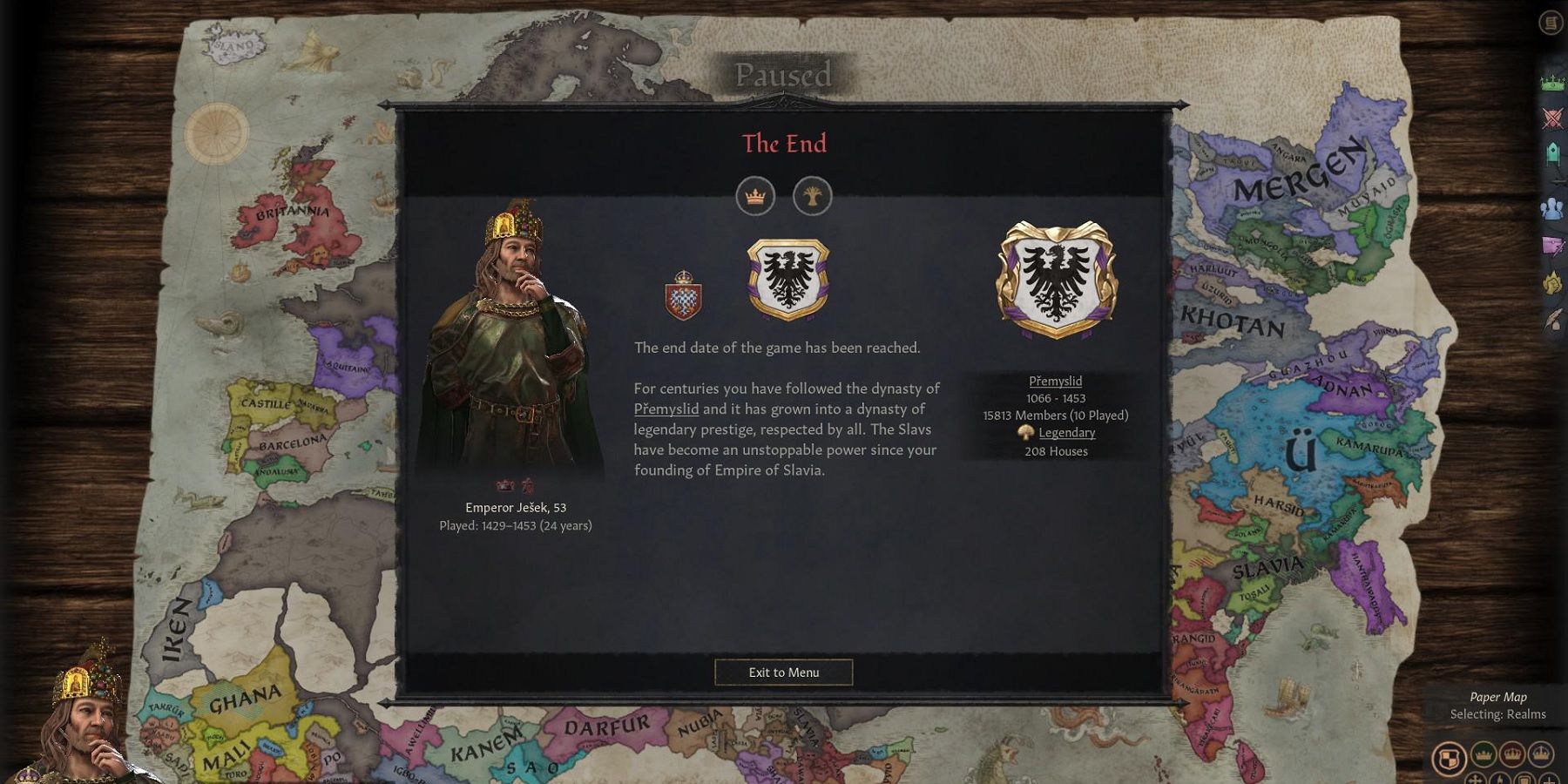
Task: Switch to the crown tab on The End window
Action: click(x=756, y=196)
